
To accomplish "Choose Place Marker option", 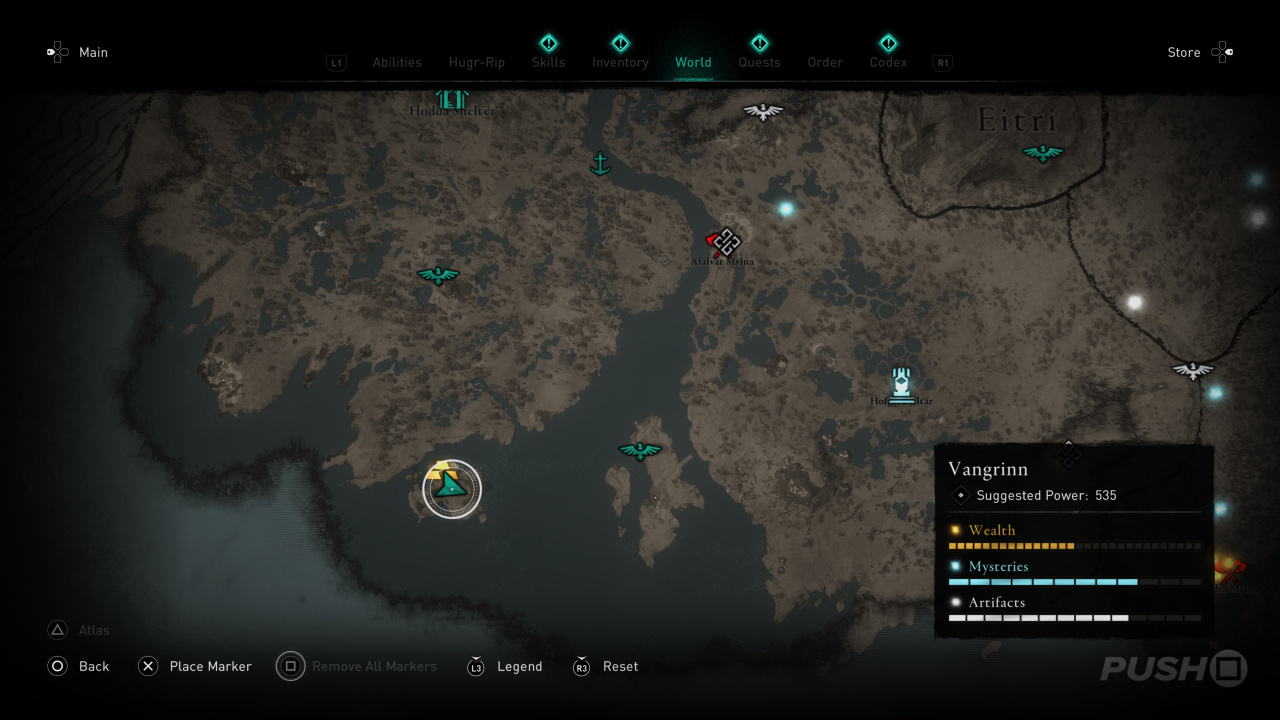I will point(210,666).
